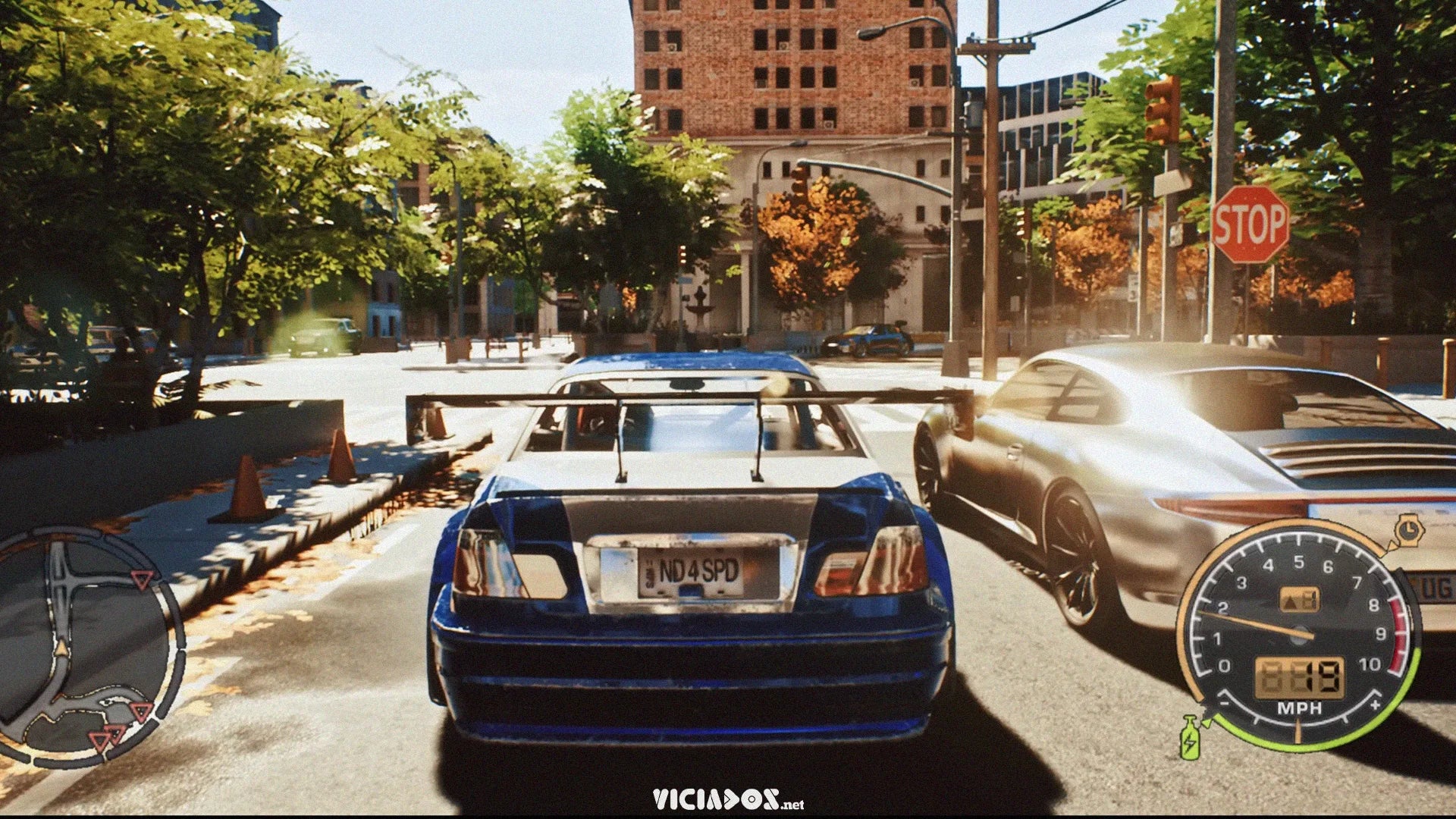Screen dimensions: 1456x819
Task: Click the plus symbol on the speed gauge
Action: pos(1375,704)
